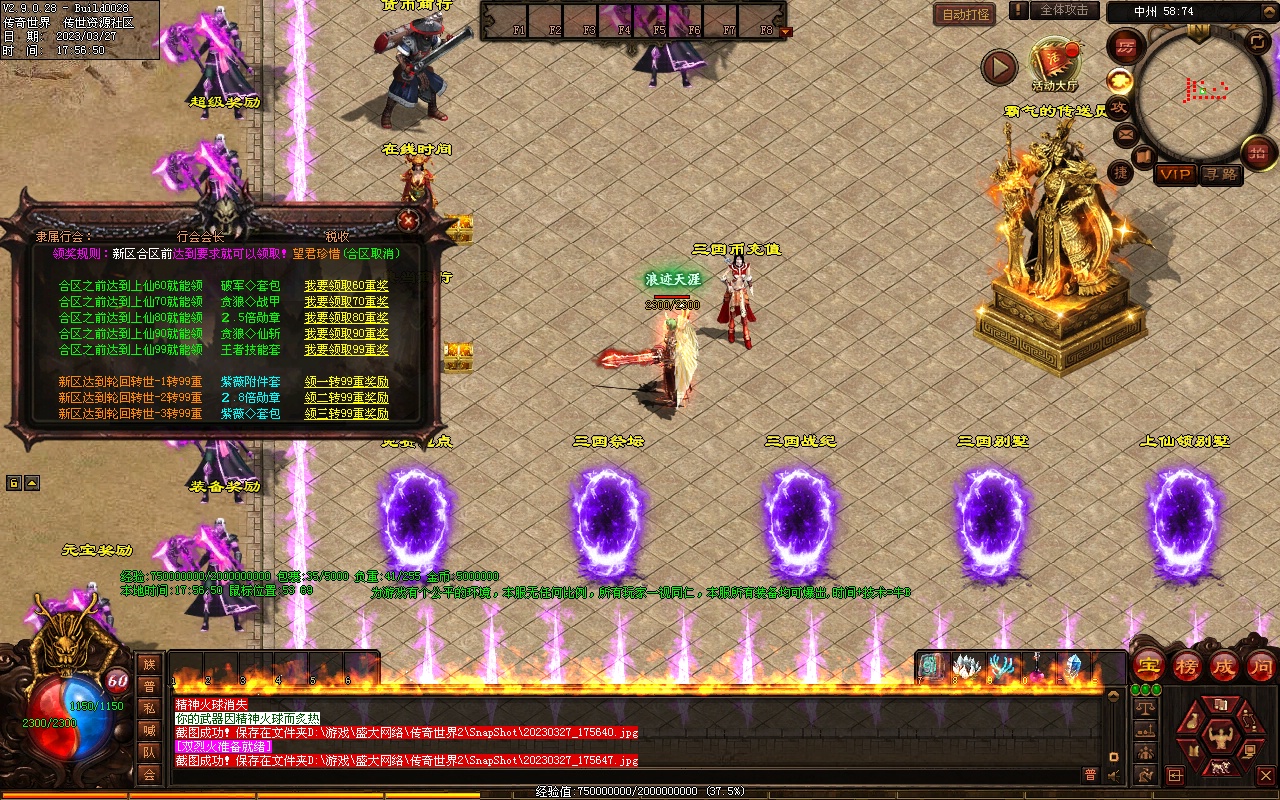Open the 拾 pickup button beside minimap

pyautogui.click(x=1258, y=153)
